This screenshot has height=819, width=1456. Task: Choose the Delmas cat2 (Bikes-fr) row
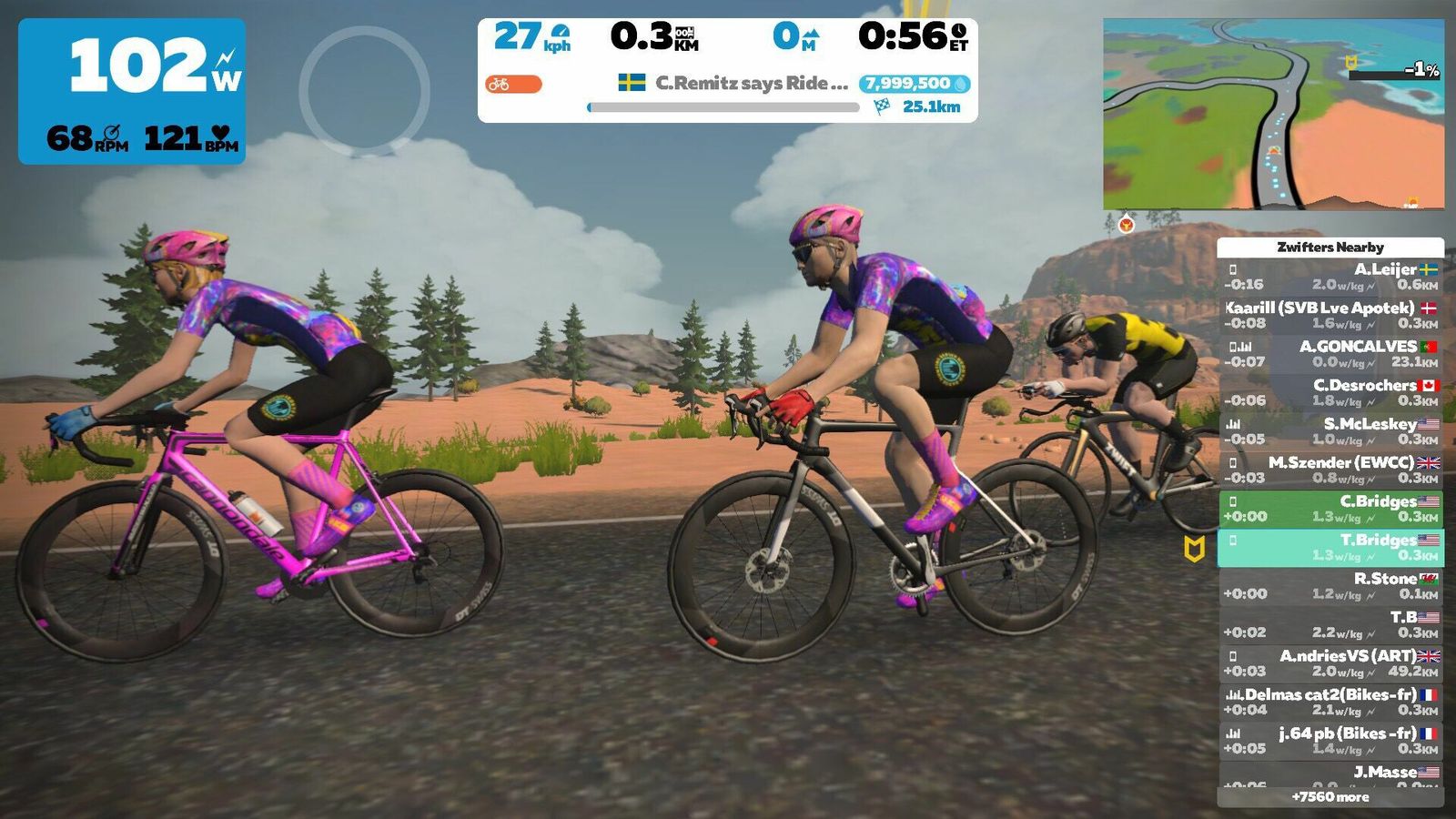pos(1330,702)
